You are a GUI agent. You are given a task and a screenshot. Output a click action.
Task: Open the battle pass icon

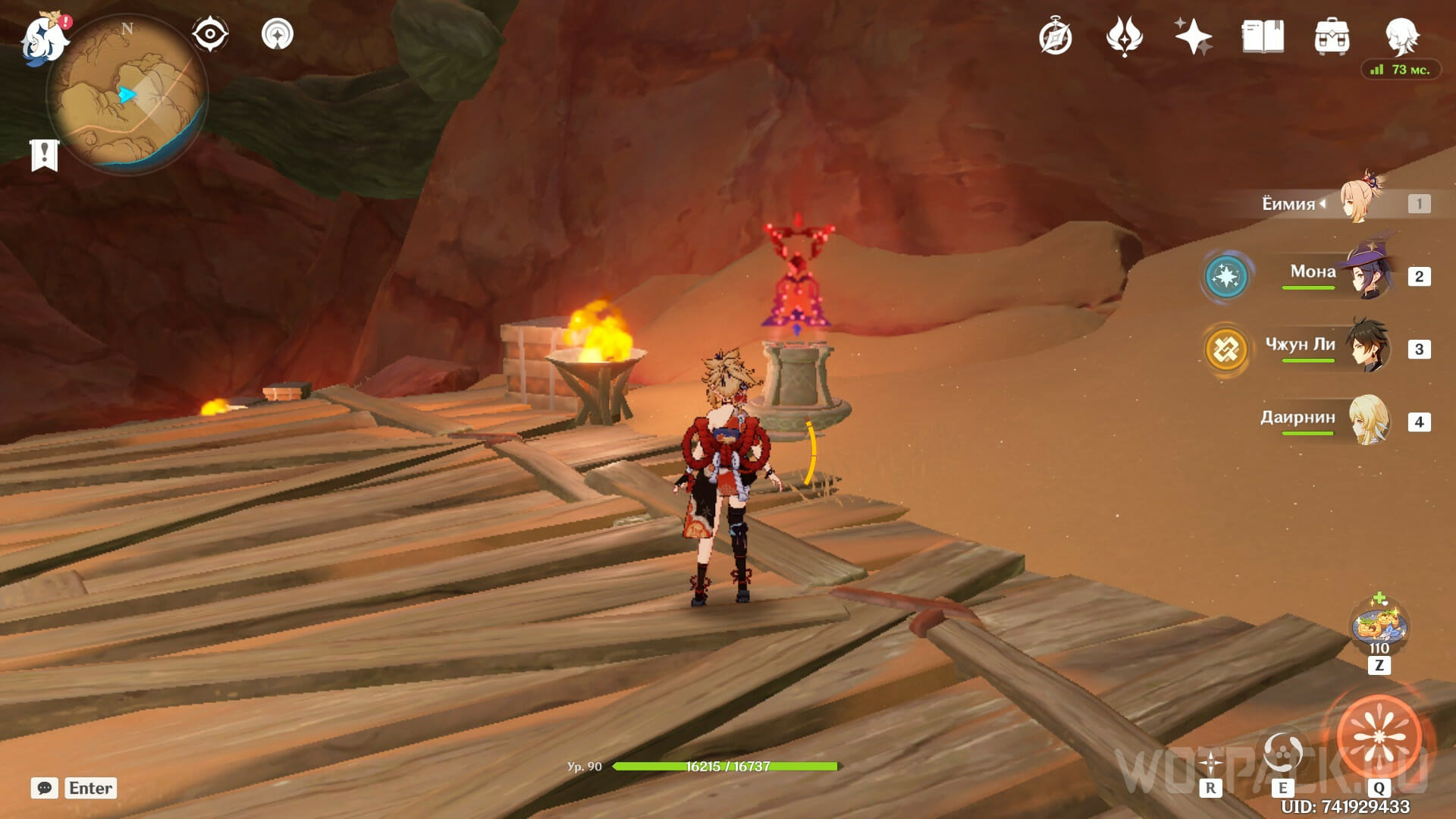1124,37
